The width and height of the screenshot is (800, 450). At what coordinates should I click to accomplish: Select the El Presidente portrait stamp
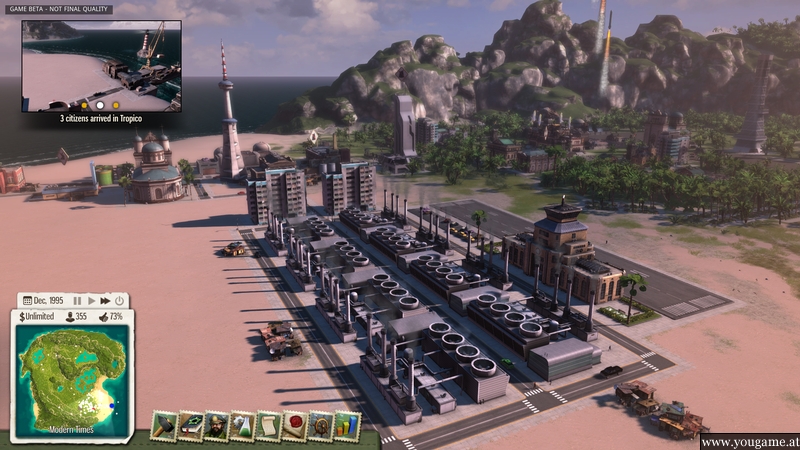point(216,426)
